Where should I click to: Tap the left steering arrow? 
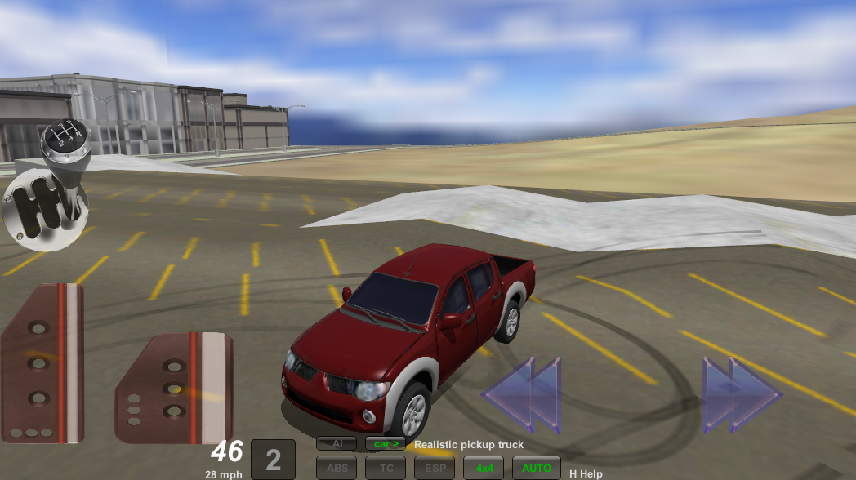[x=523, y=395]
